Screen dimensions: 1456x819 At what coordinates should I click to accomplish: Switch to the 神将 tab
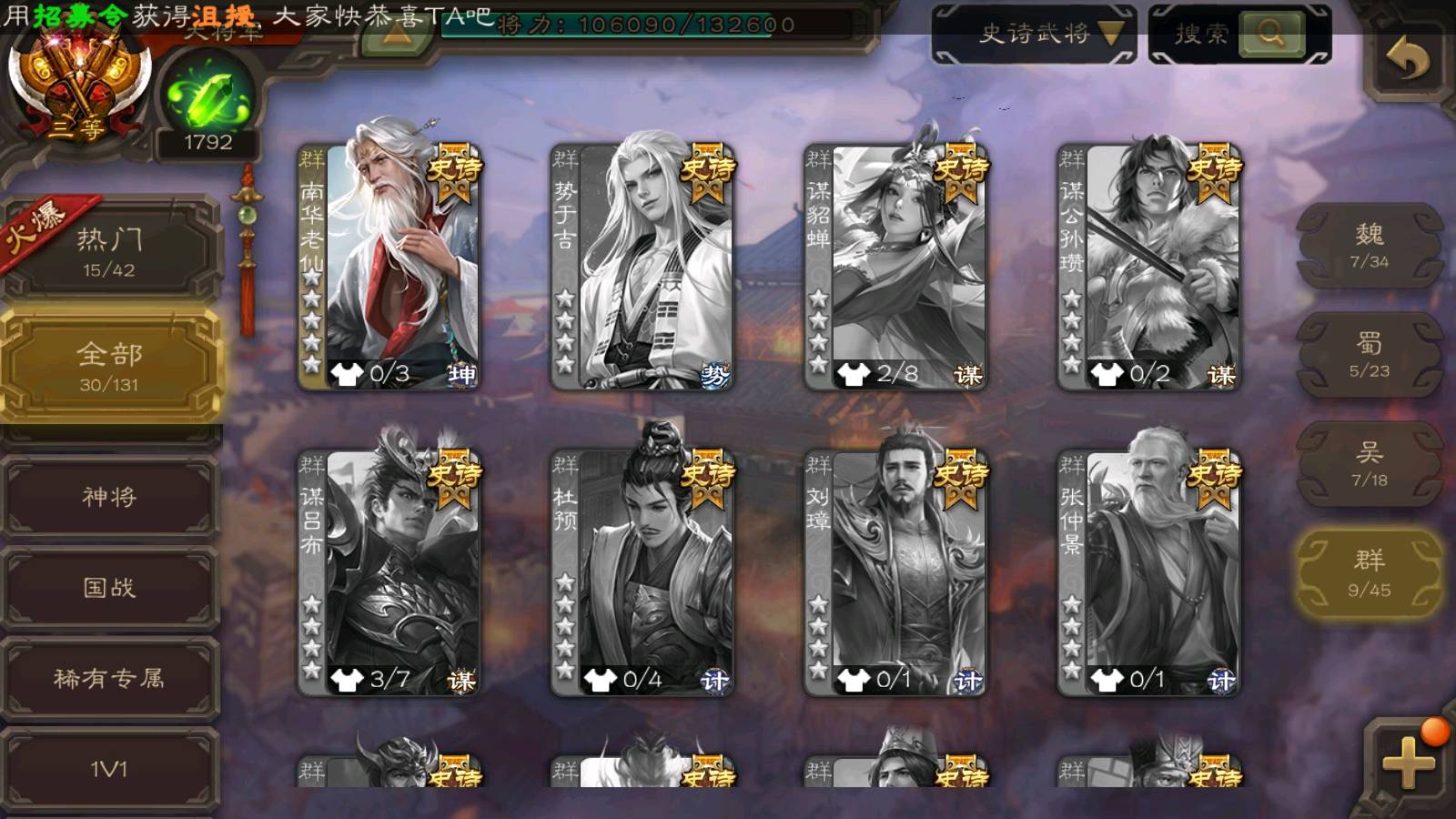coord(109,497)
